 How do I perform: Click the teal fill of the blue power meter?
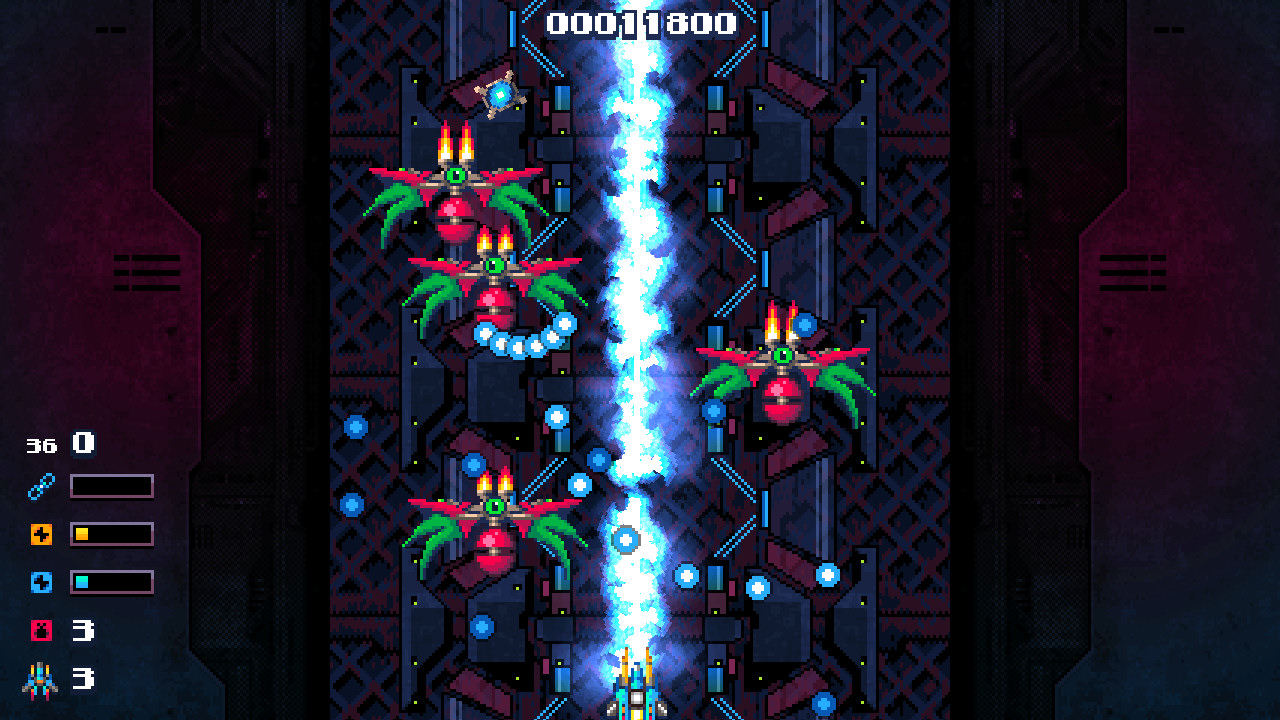(82, 582)
